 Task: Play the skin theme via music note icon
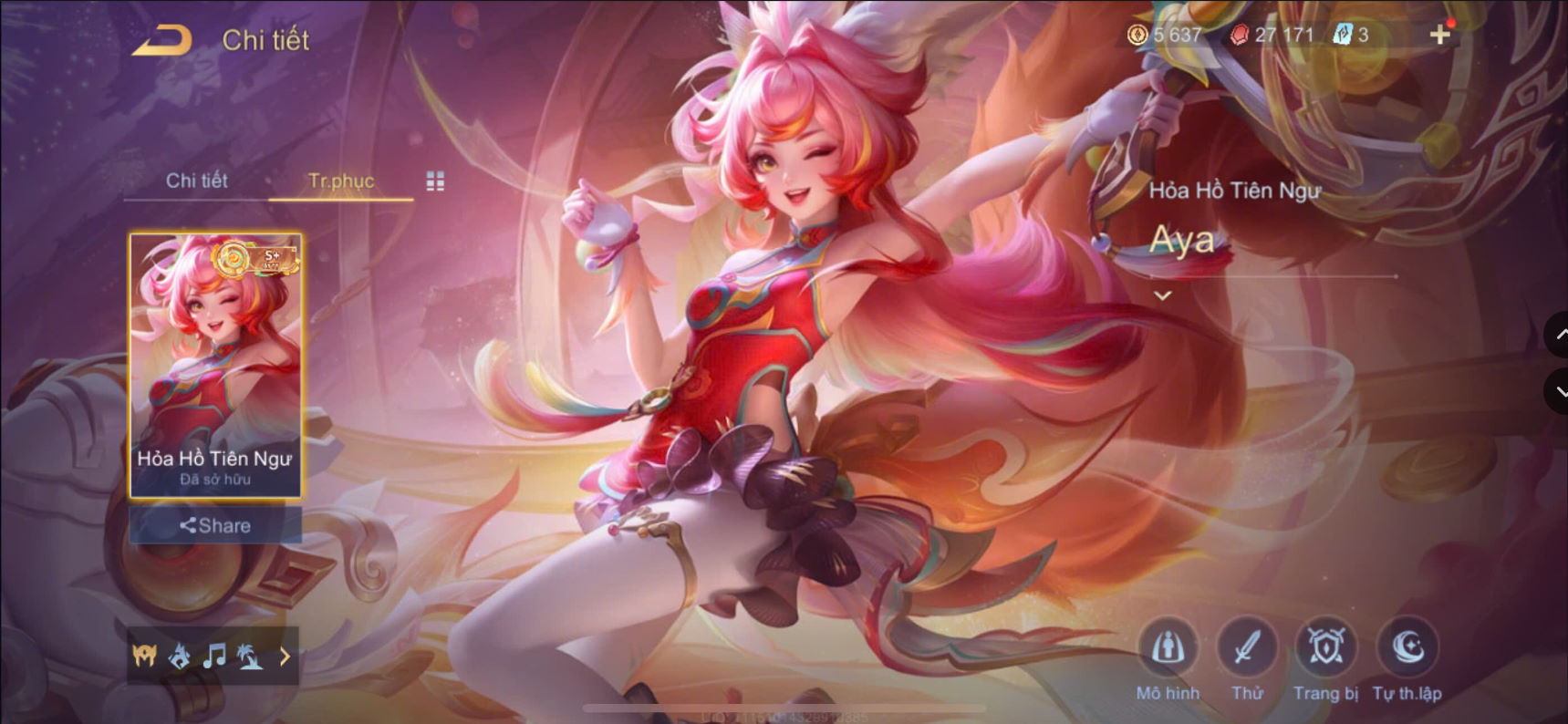click(x=215, y=655)
